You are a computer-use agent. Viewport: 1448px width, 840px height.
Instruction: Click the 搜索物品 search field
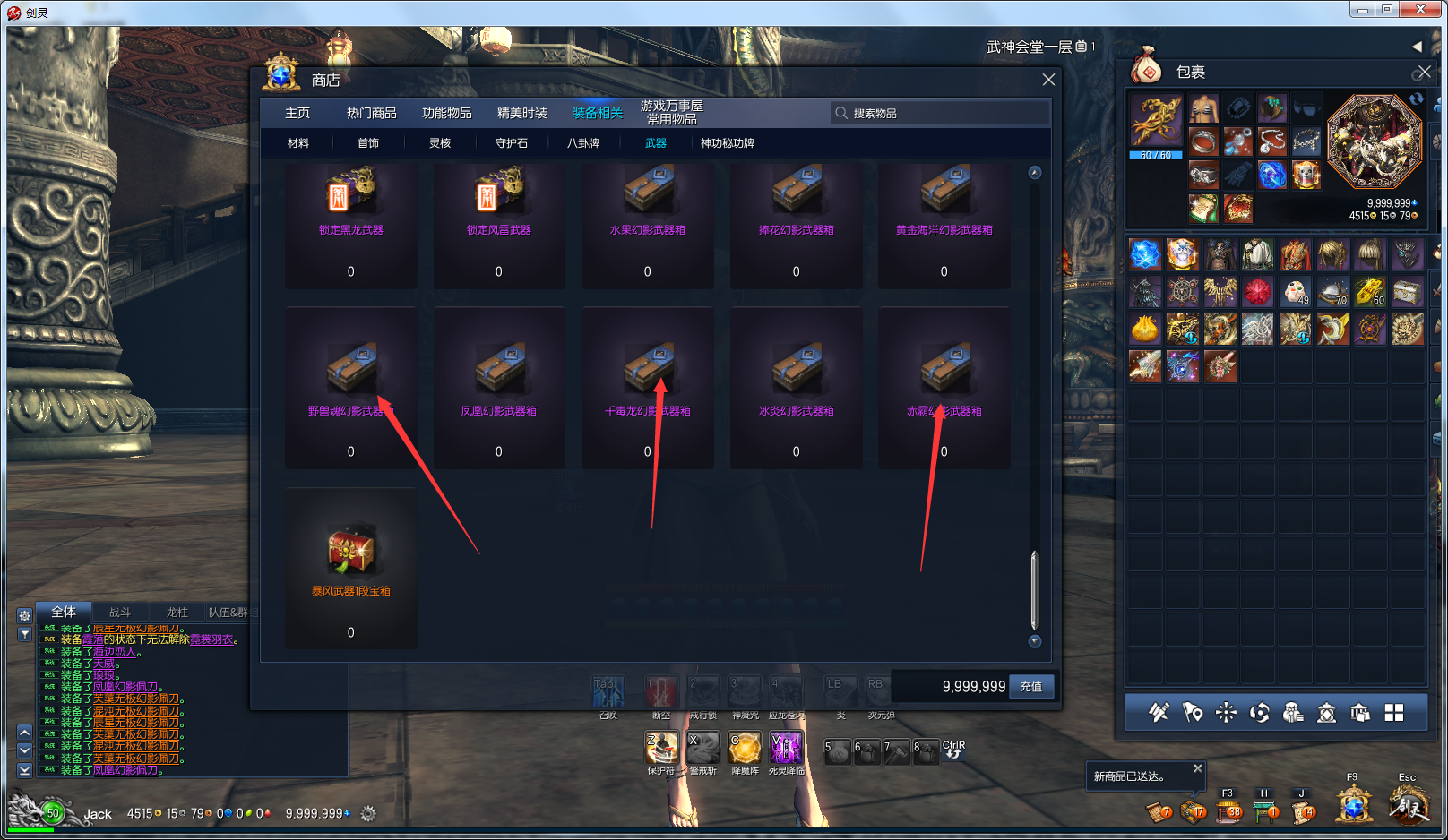(x=941, y=113)
